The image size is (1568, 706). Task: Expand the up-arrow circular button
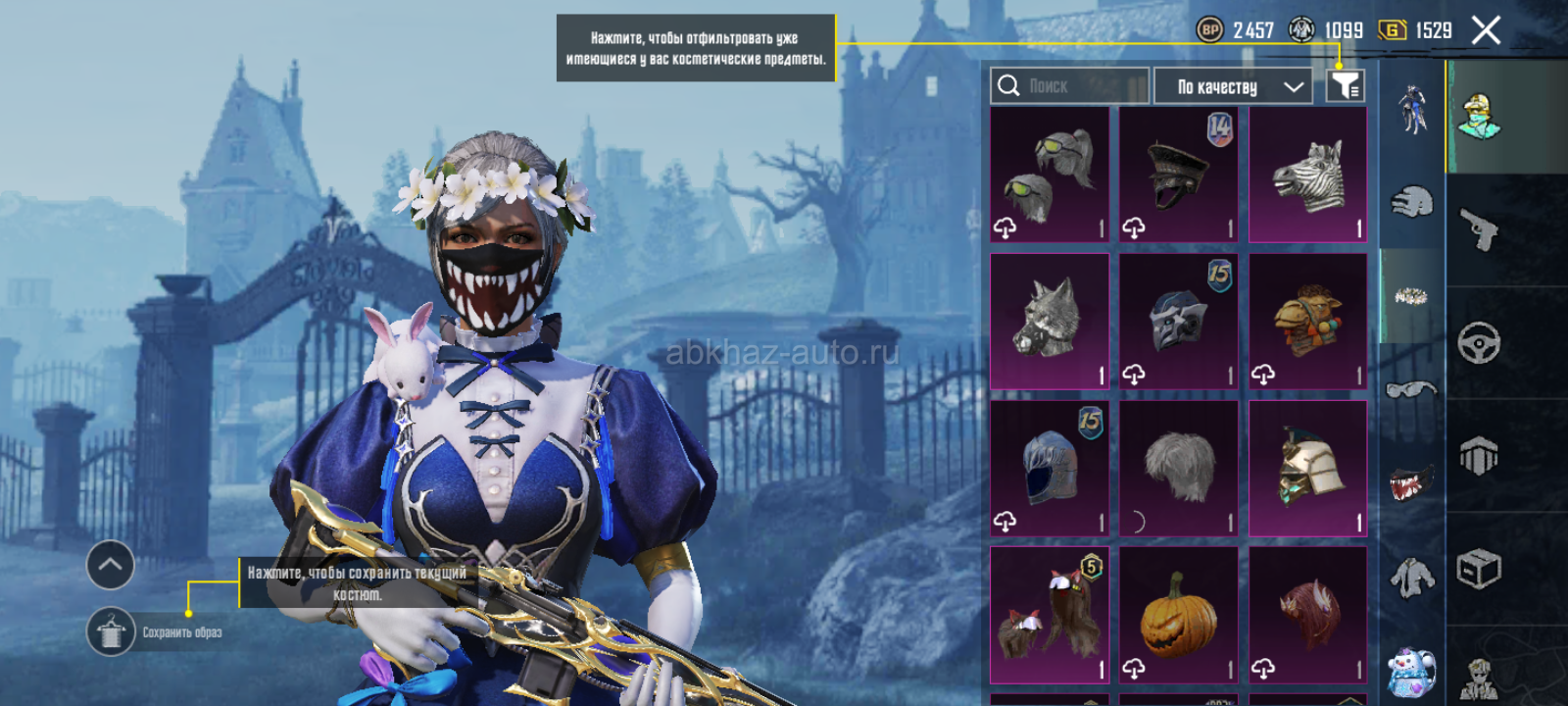click(x=111, y=565)
